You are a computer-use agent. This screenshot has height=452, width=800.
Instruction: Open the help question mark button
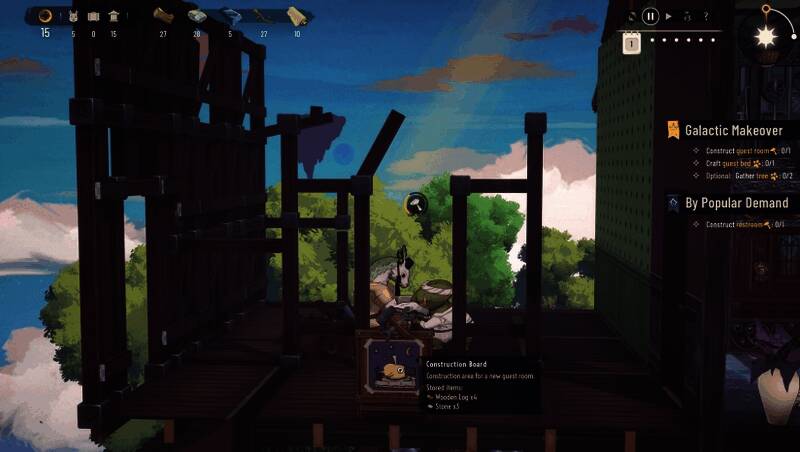coord(706,16)
